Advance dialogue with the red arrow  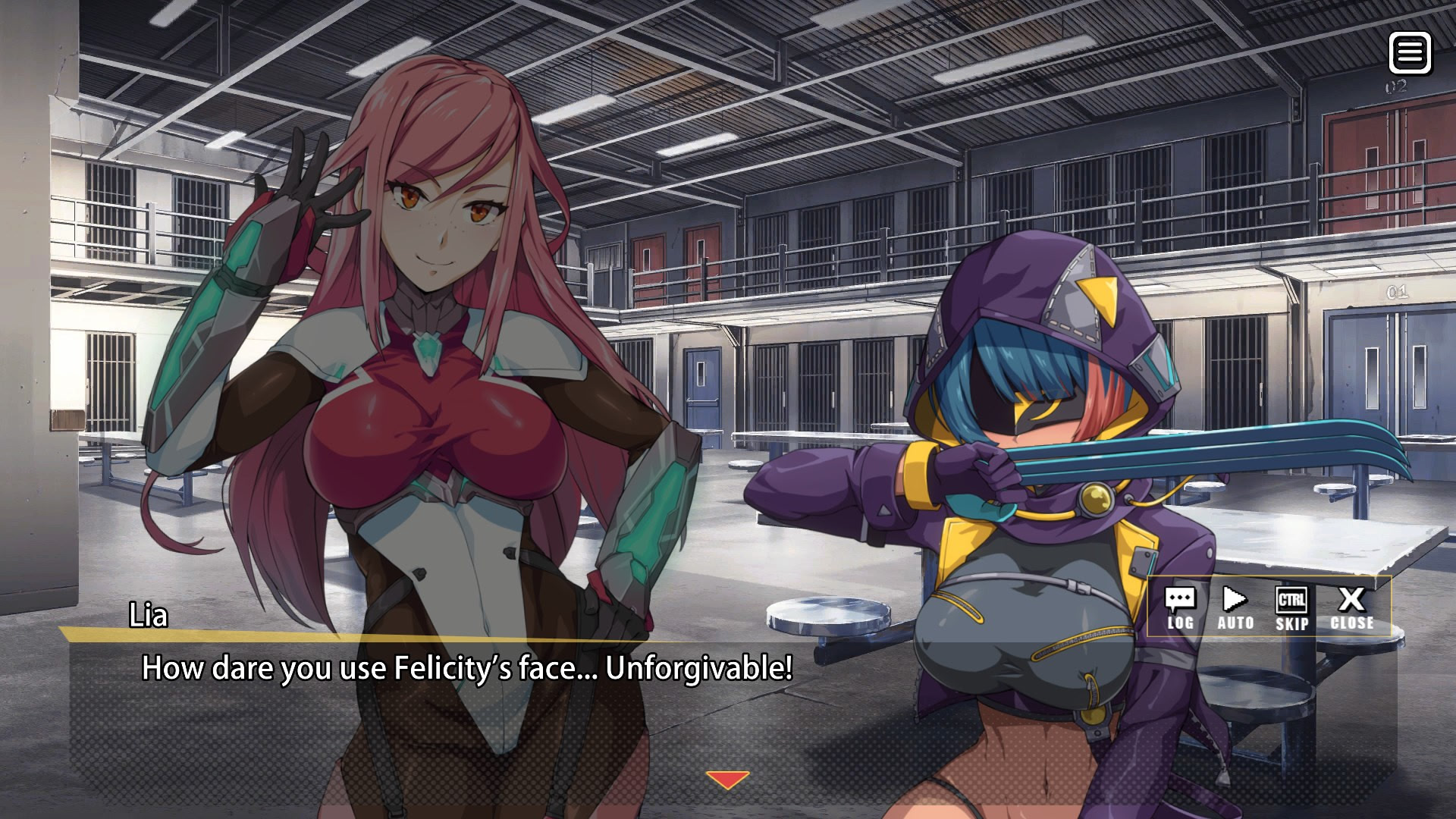click(x=727, y=780)
